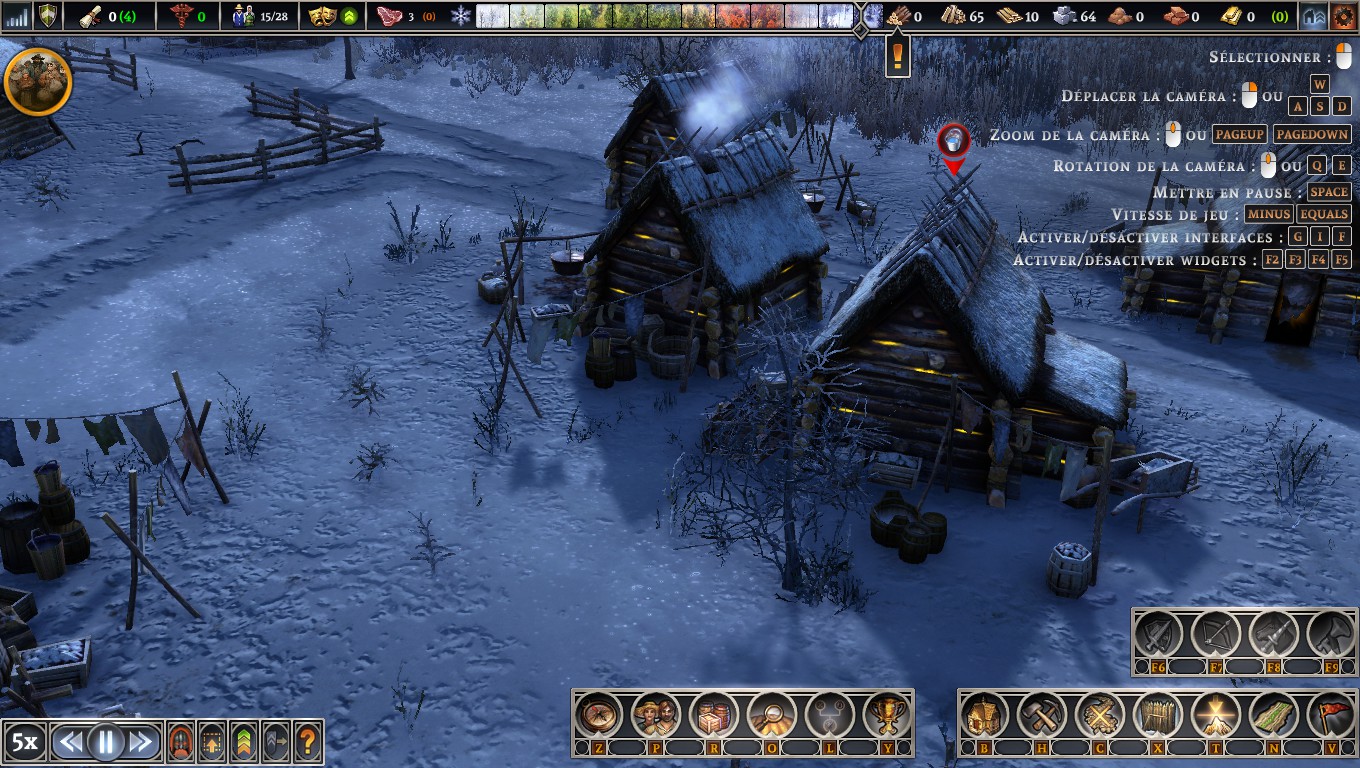Click the red-hooded helmet icon
Screen dimensions: 1360x768
coord(181,742)
